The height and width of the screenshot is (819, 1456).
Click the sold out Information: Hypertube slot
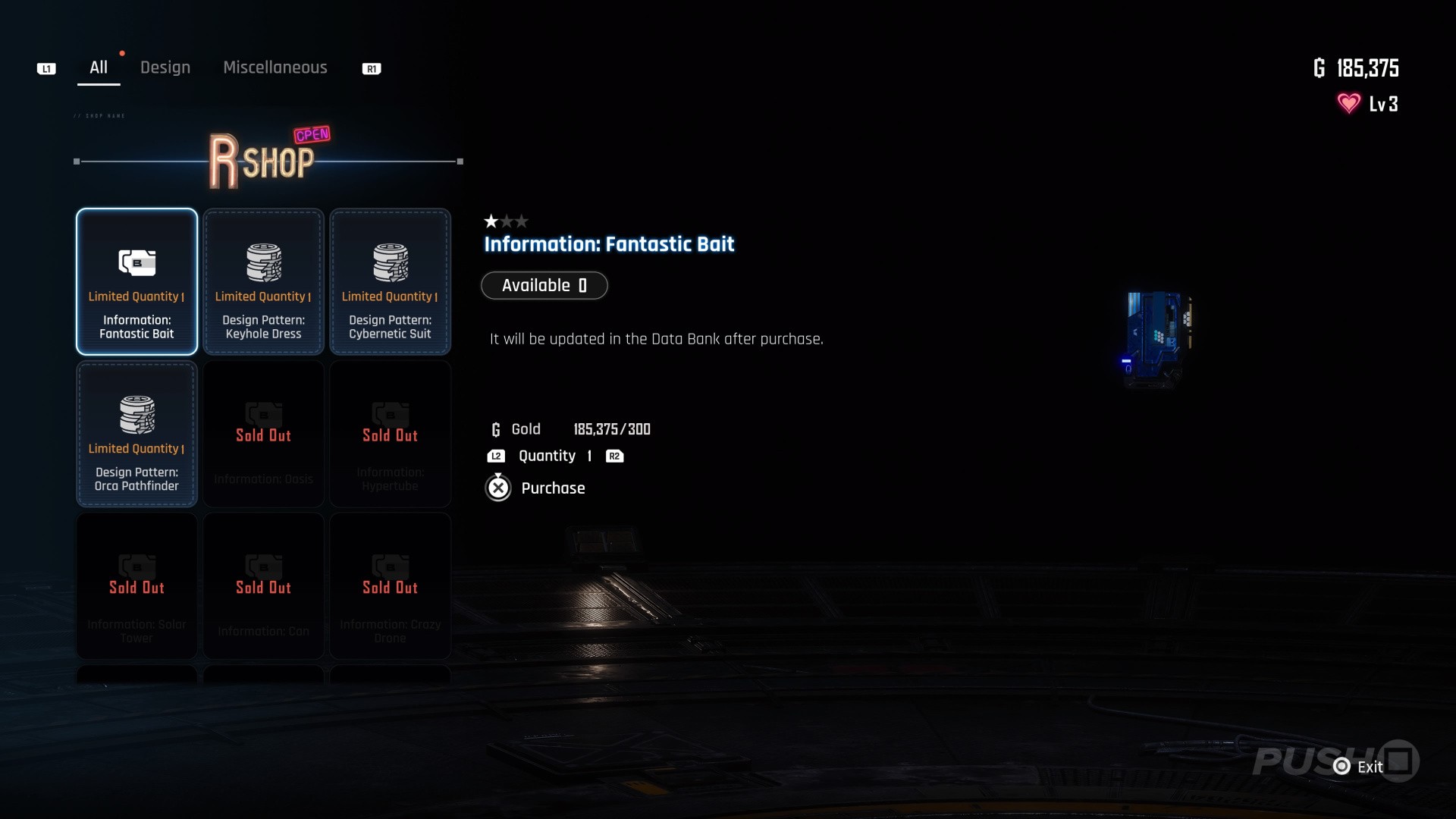pos(390,434)
